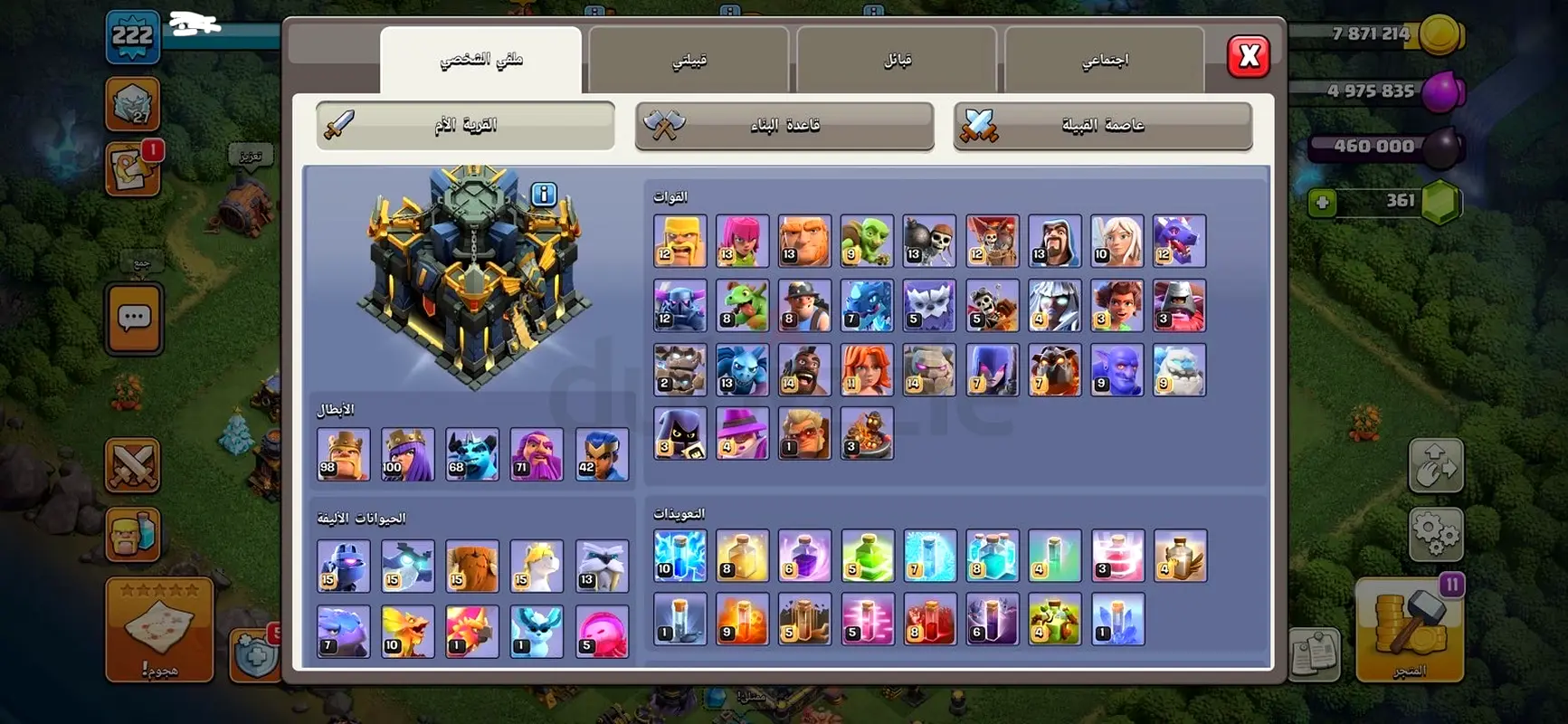Select the Archer troop icon
Viewport: 1568px width, 724px height.
click(743, 241)
